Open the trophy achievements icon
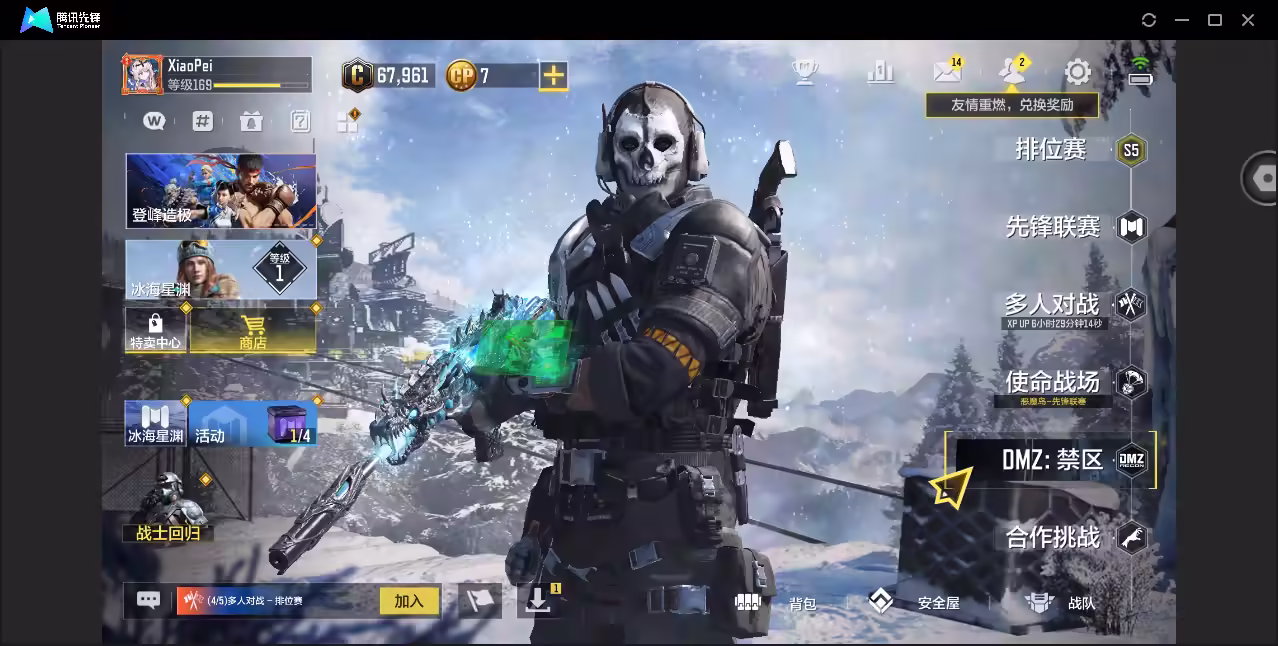The image size is (1278, 646). coord(804,71)
